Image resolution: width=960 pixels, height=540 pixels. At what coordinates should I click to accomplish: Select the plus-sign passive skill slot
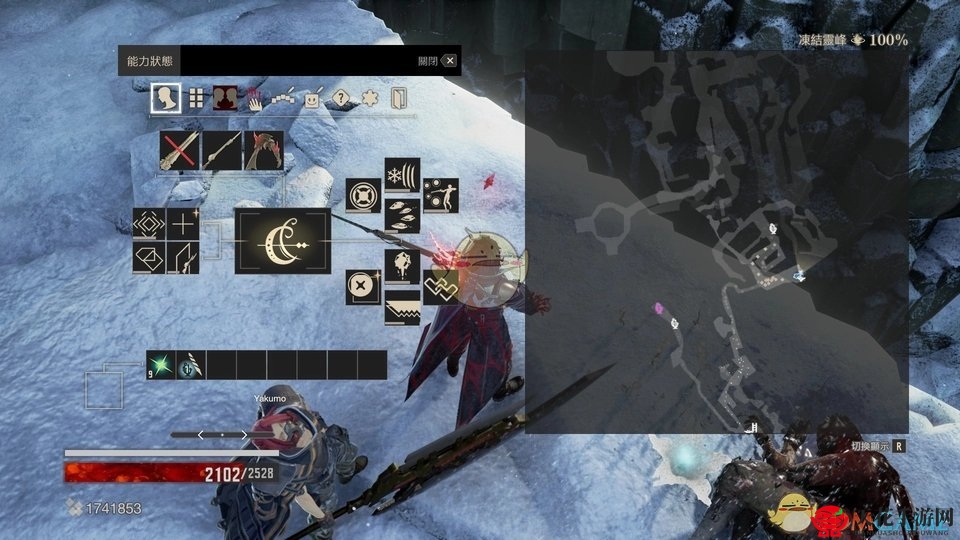183,225
